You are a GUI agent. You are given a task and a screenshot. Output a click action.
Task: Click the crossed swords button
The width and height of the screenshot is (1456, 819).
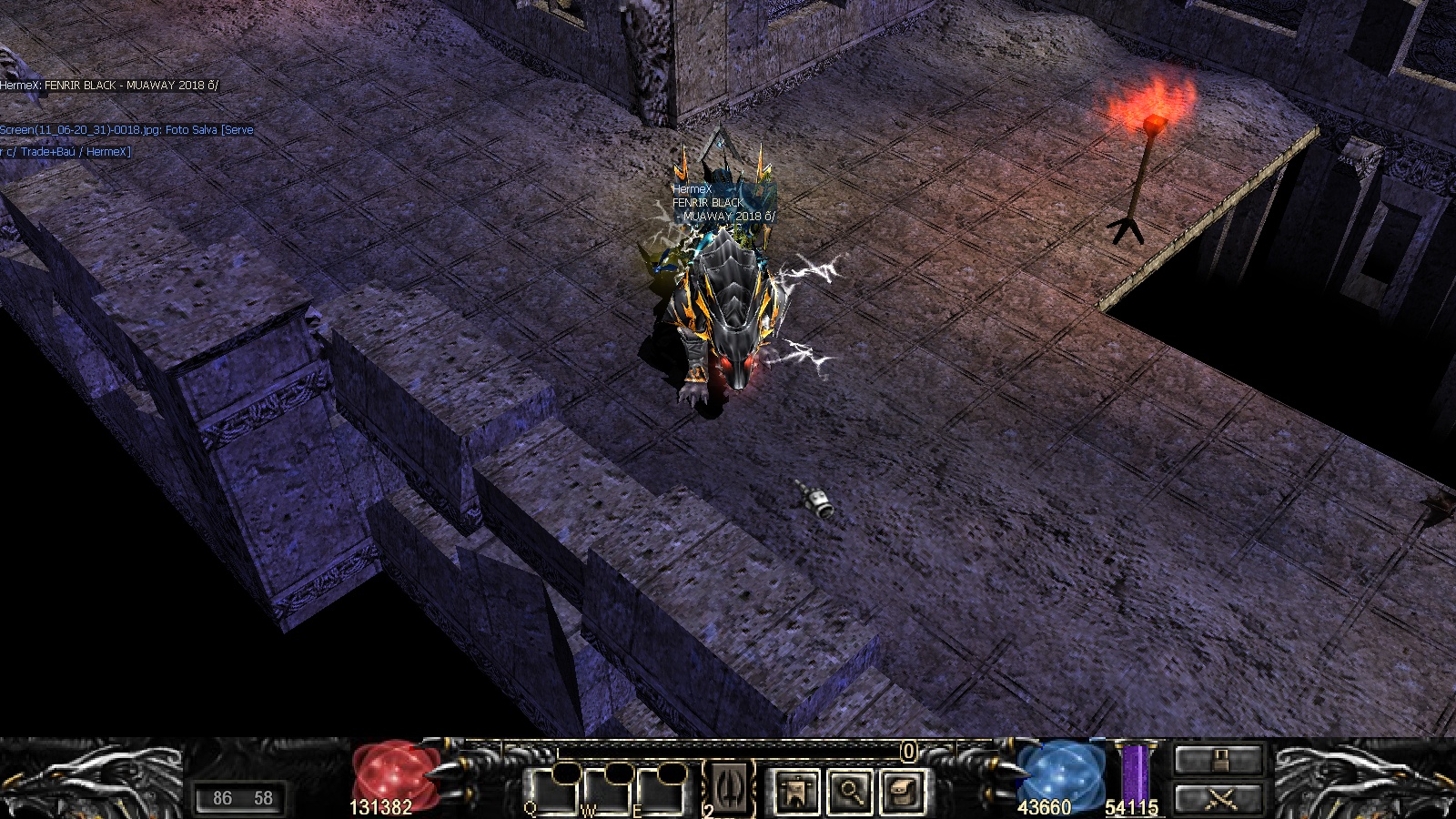(x=1219, y=799)
